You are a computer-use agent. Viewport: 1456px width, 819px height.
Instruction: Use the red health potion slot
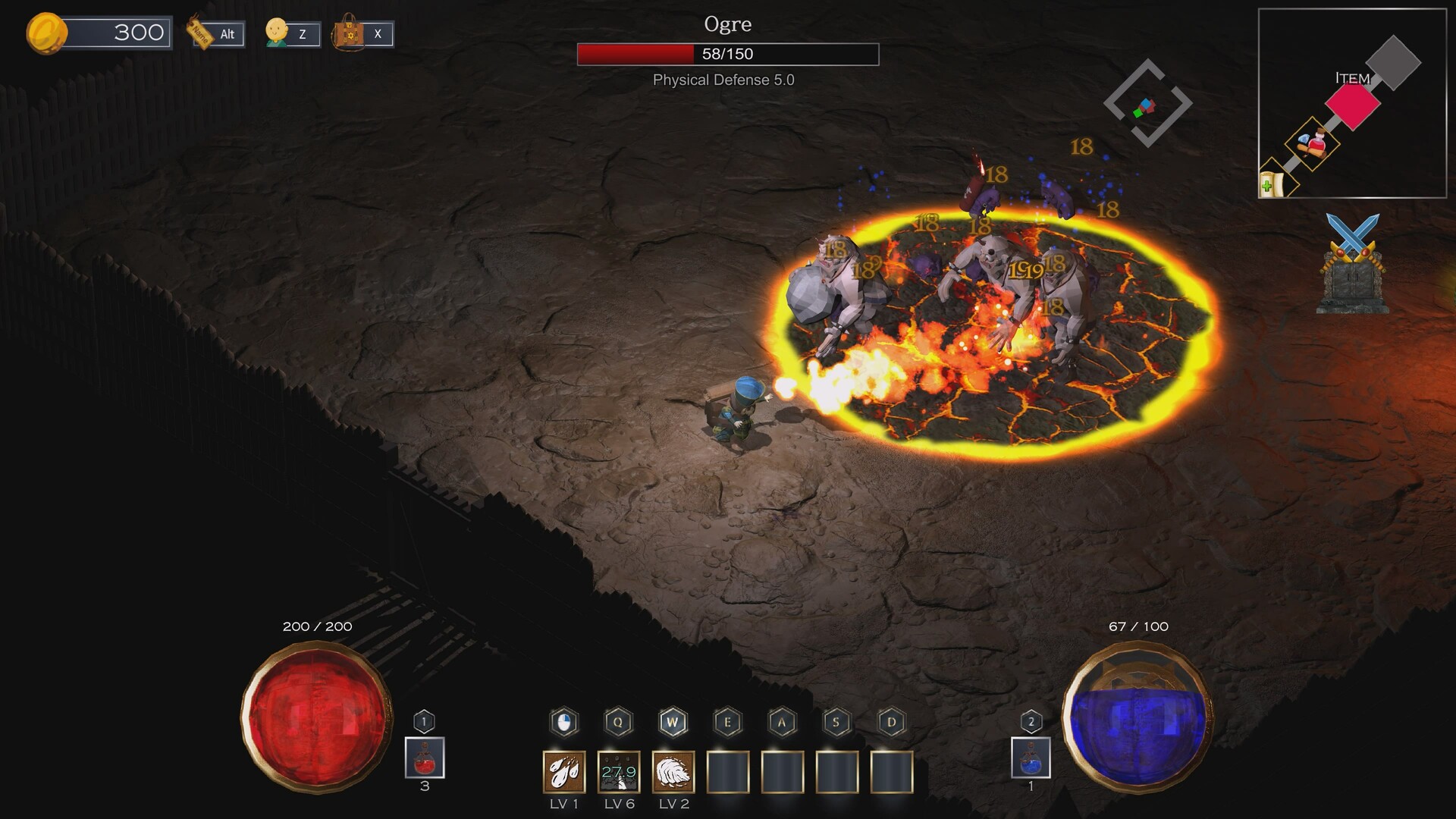[x=425, y=758]
